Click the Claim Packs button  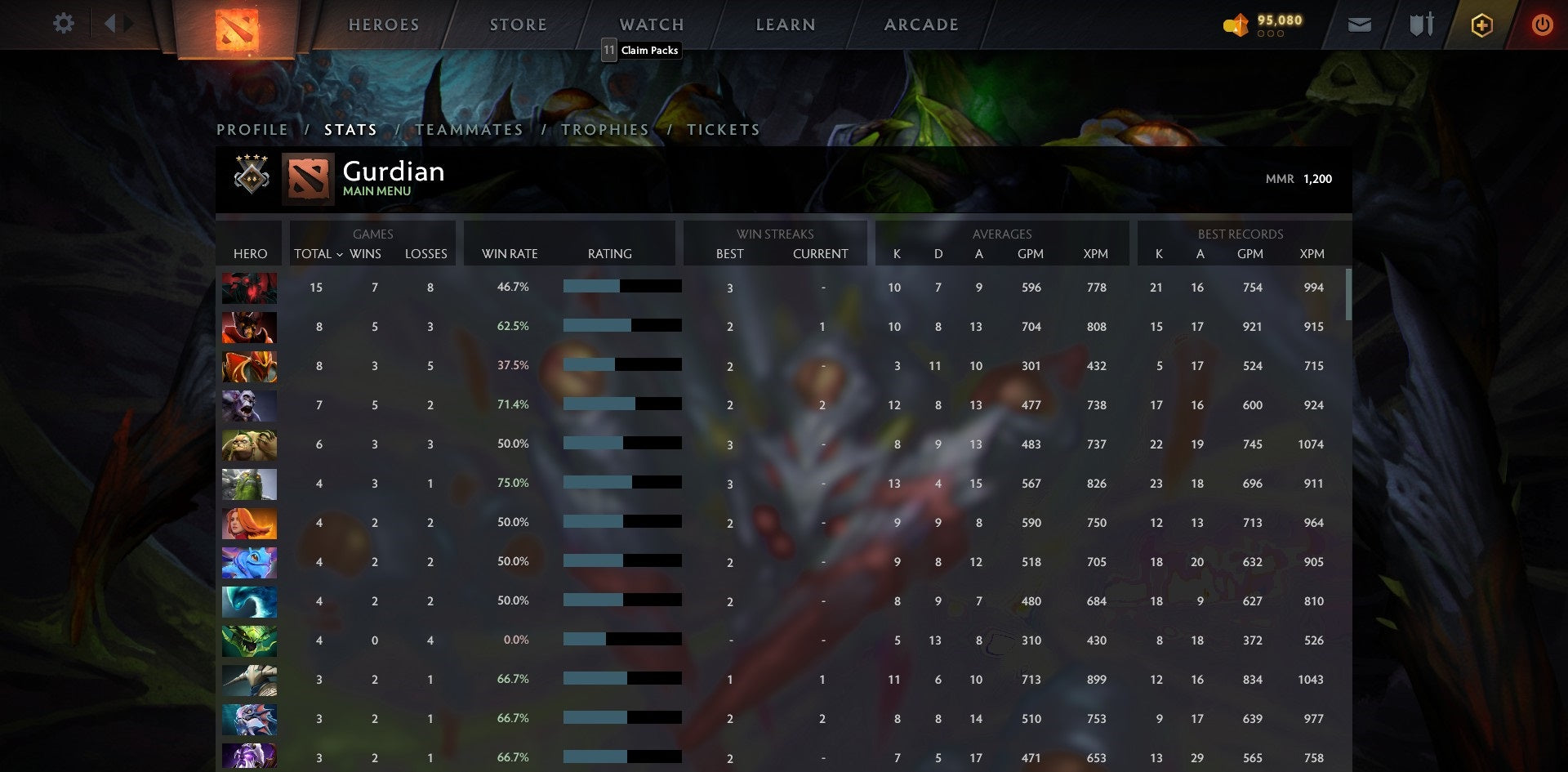point(642,51)
